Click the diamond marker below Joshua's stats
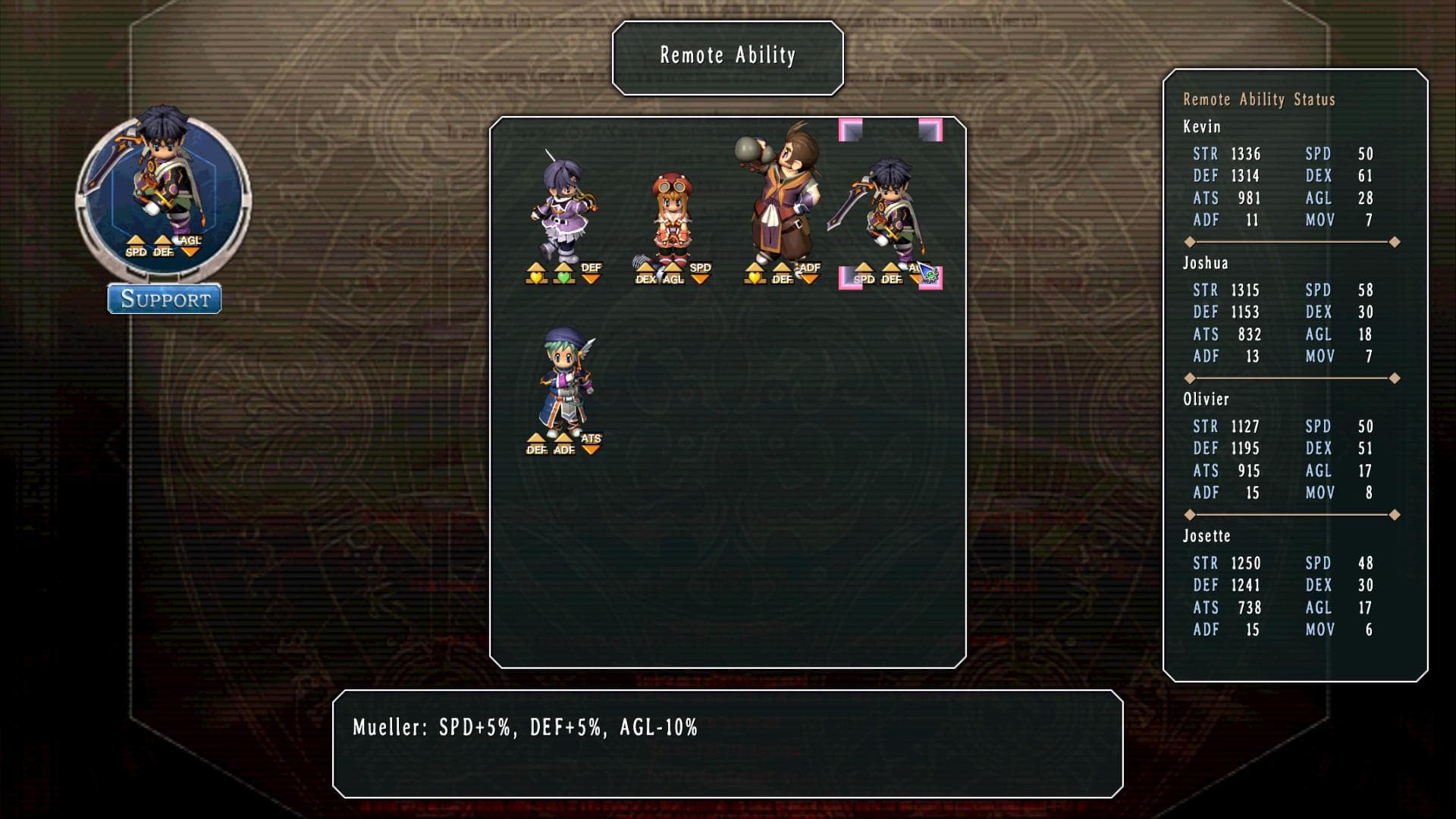Screen dimensions: 1456x819 [1189, 377]
